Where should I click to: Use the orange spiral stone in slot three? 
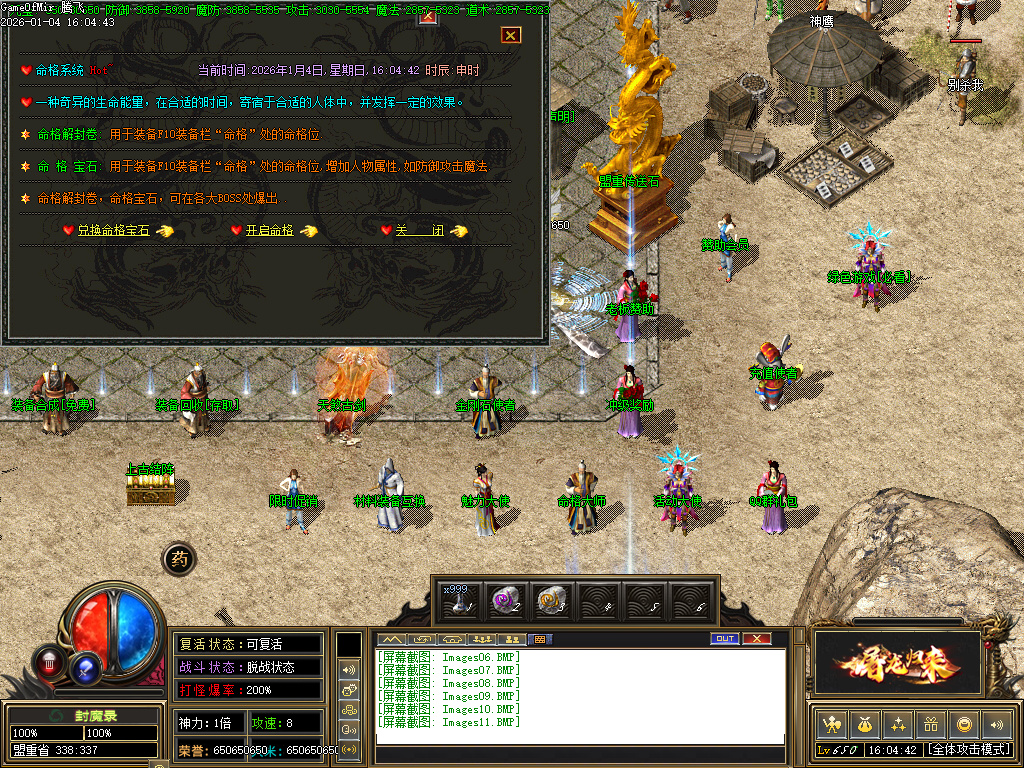(553, 600)
